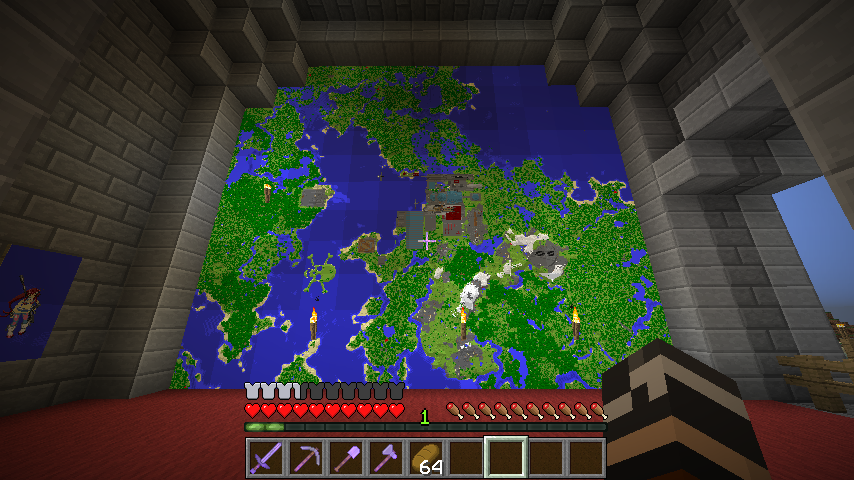Equip the enchanted axe from the hotbar
The image size is (854, 480).
click(386, 457)
